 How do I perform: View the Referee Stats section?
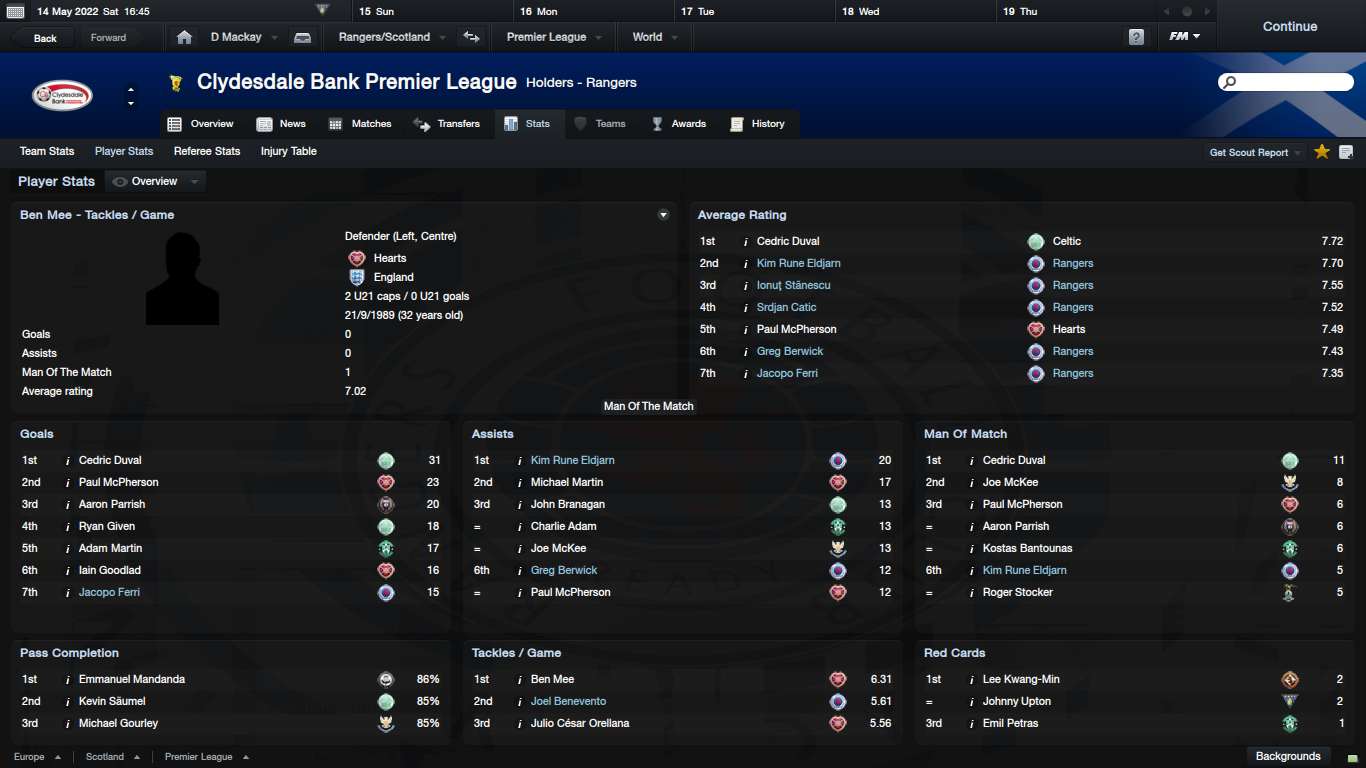(x=207, y=151)
